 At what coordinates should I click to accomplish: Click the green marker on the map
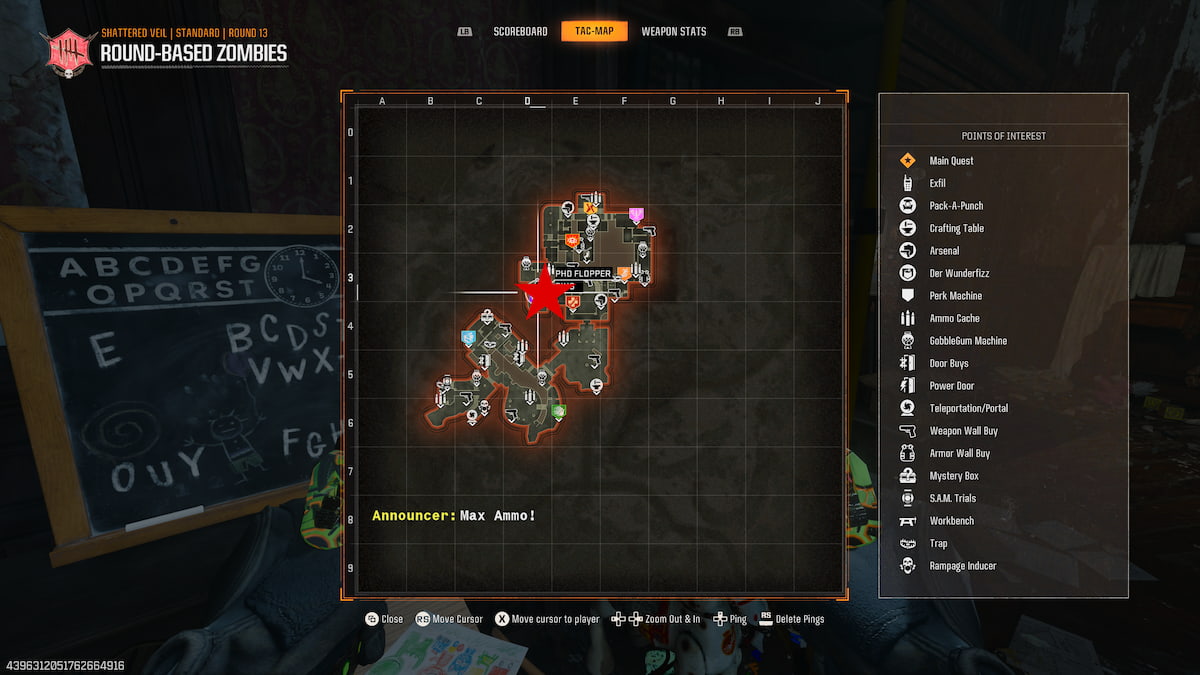pos(558,411)
